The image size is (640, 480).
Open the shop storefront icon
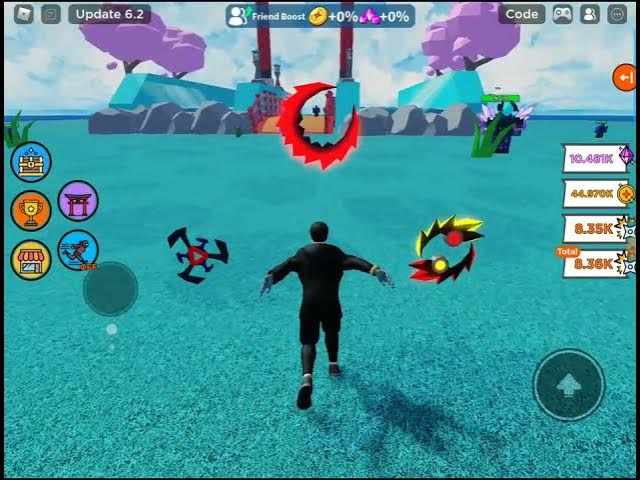[31, 260]
